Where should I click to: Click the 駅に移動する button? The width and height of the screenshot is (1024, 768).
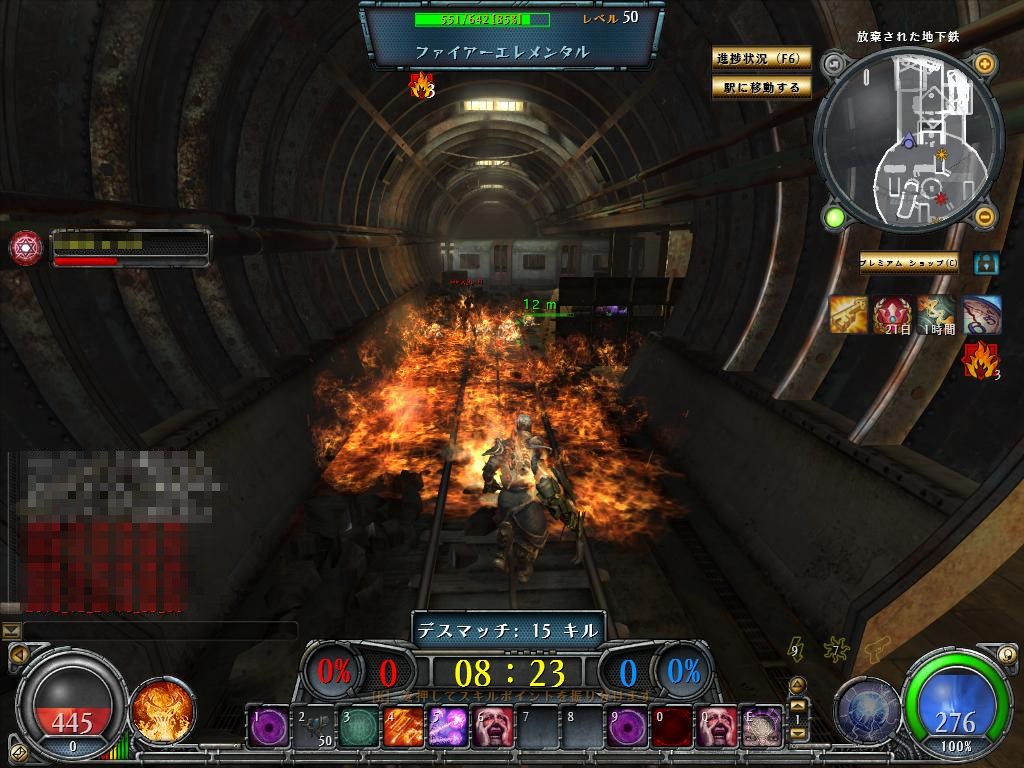761,88
